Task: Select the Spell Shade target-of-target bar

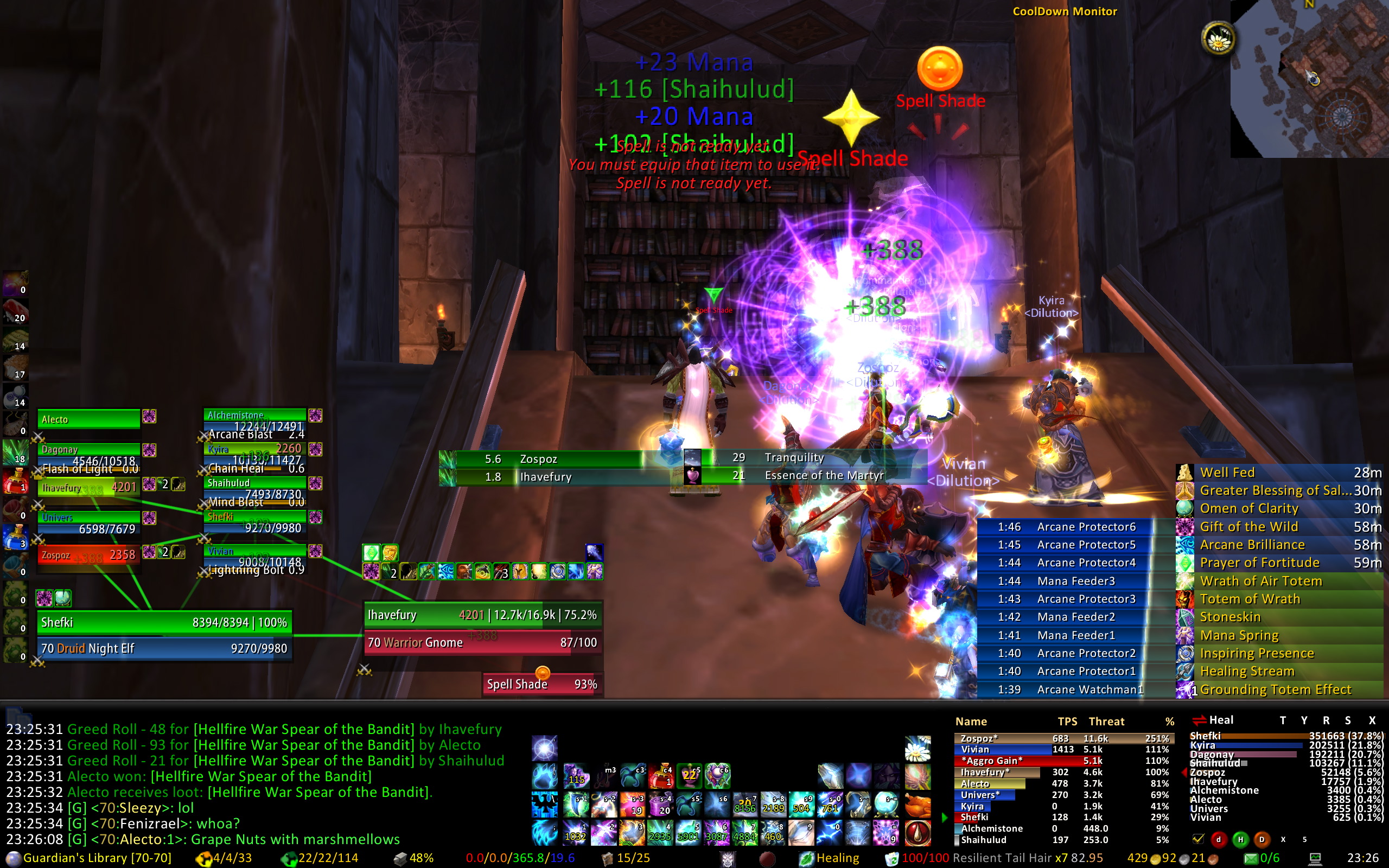Action: click(541, 684)
